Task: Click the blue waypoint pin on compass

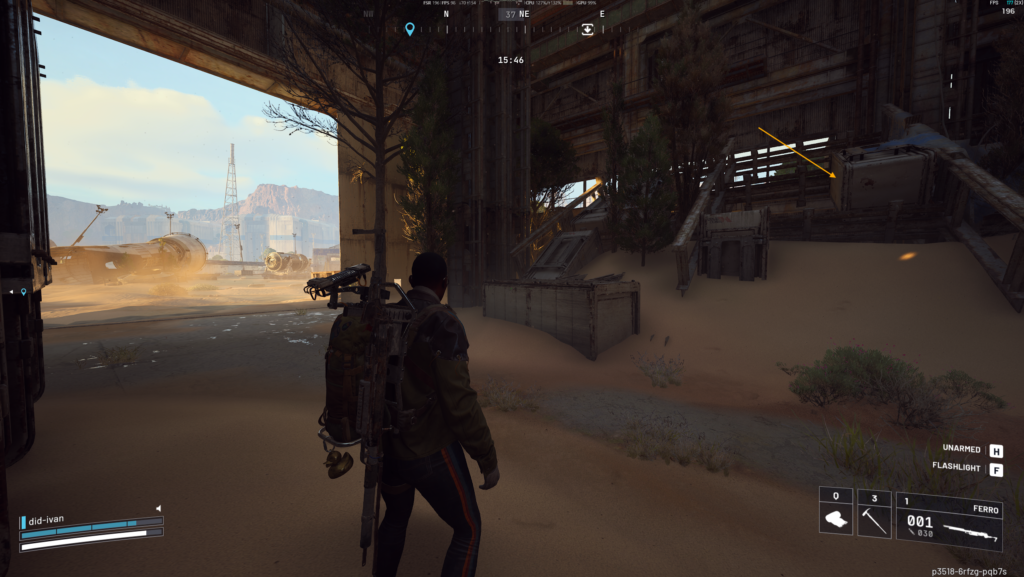Action: pos(409,29)
